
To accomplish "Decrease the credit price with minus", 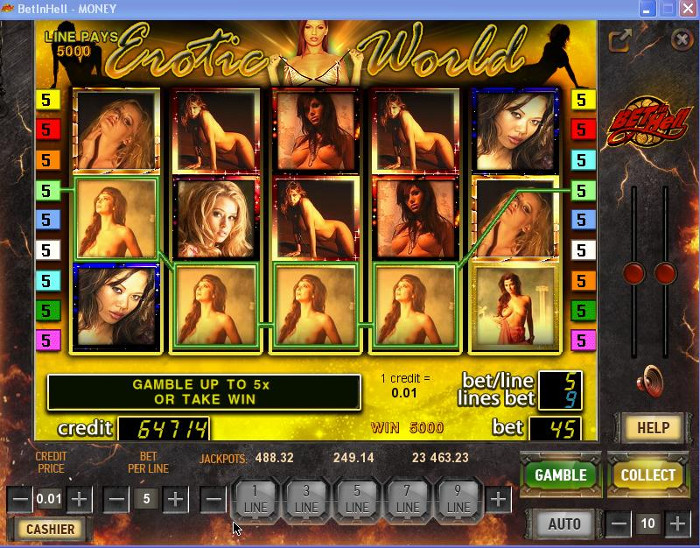I will (20, 498).
